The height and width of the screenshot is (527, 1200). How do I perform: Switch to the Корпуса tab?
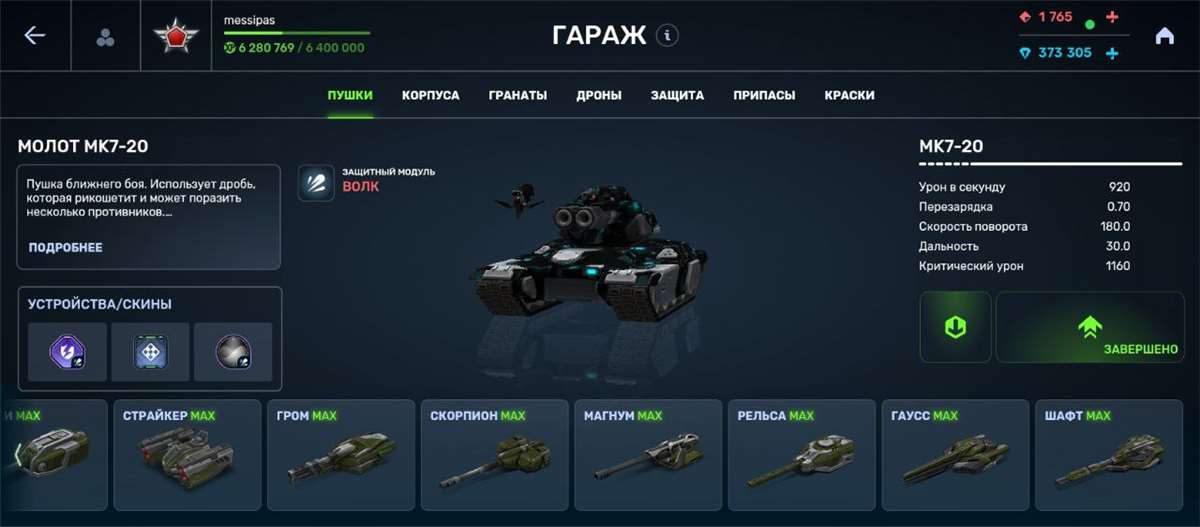pos(430,96)
